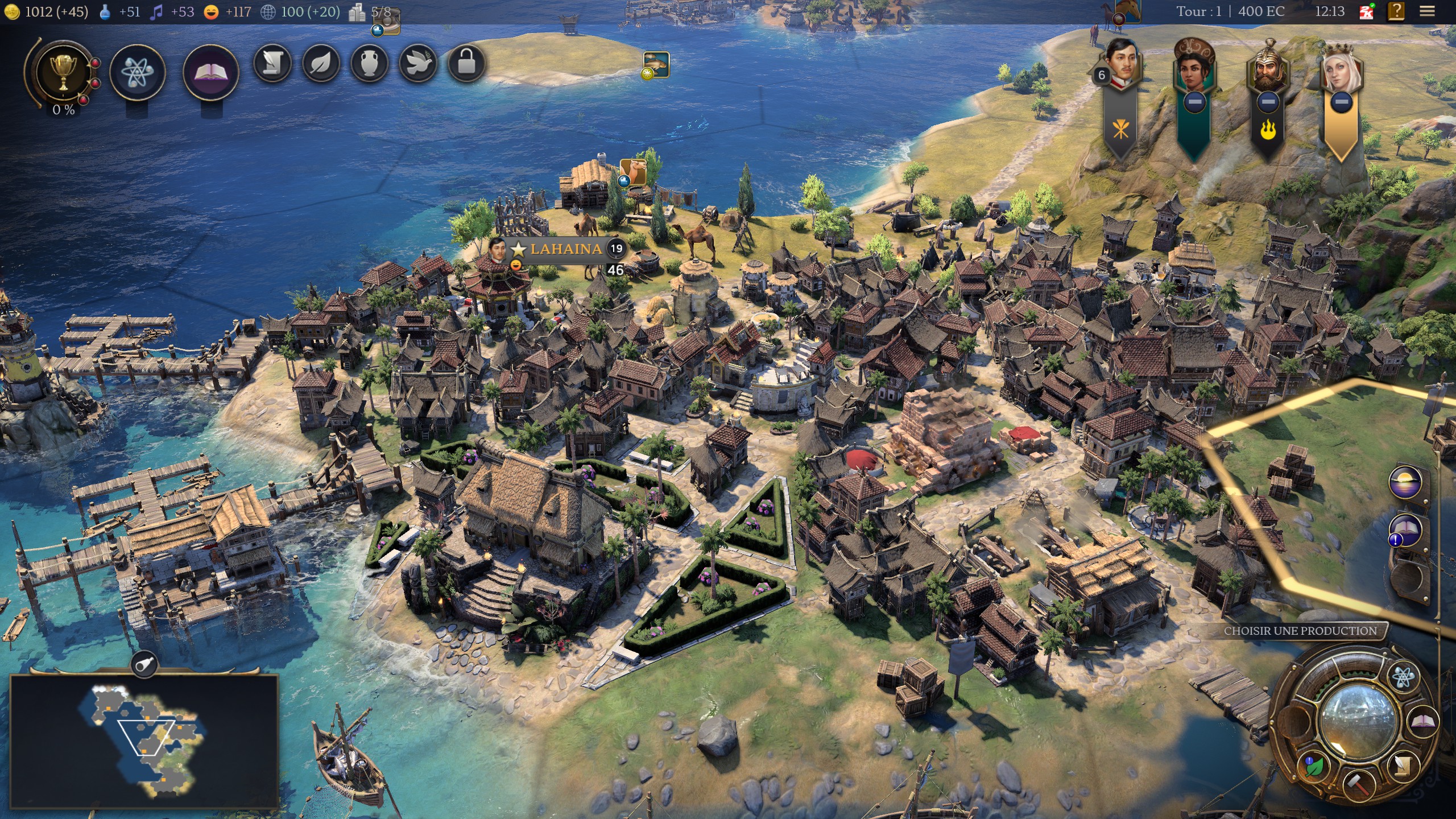Open the book notification with exclamation badge

click(1405, 531)
